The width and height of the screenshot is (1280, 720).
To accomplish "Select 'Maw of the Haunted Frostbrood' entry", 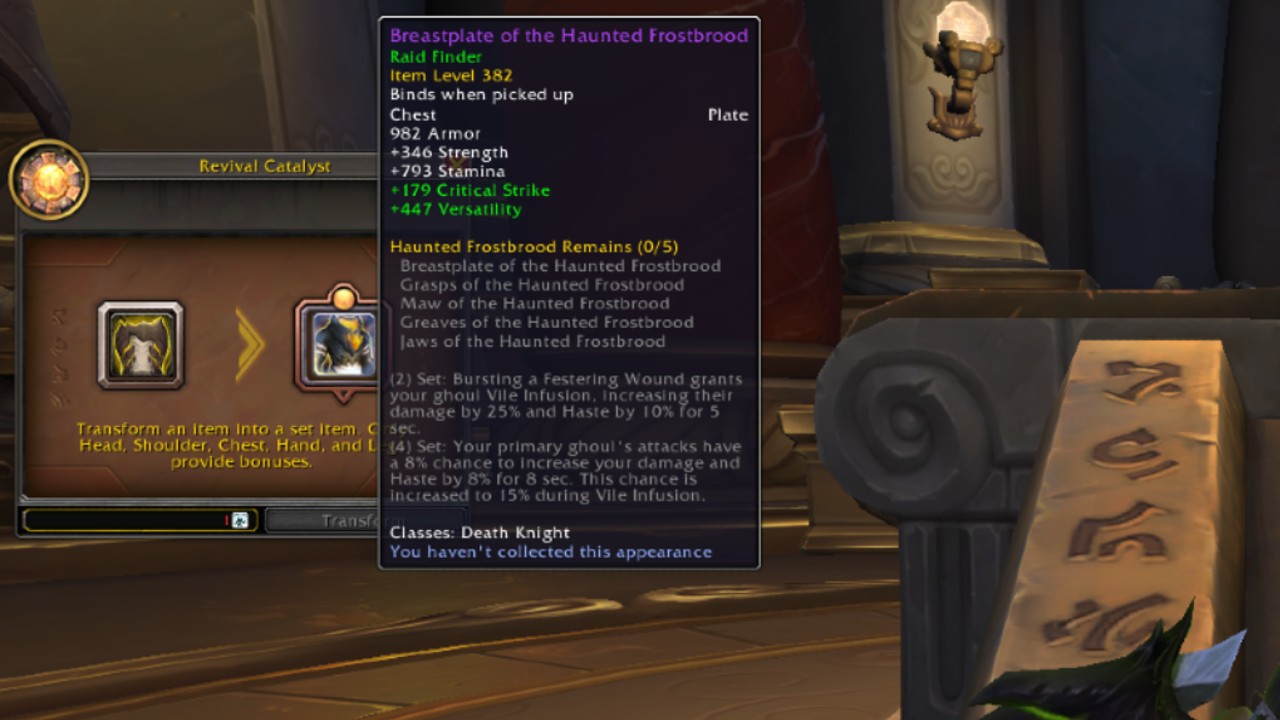I will coord(533,303).
